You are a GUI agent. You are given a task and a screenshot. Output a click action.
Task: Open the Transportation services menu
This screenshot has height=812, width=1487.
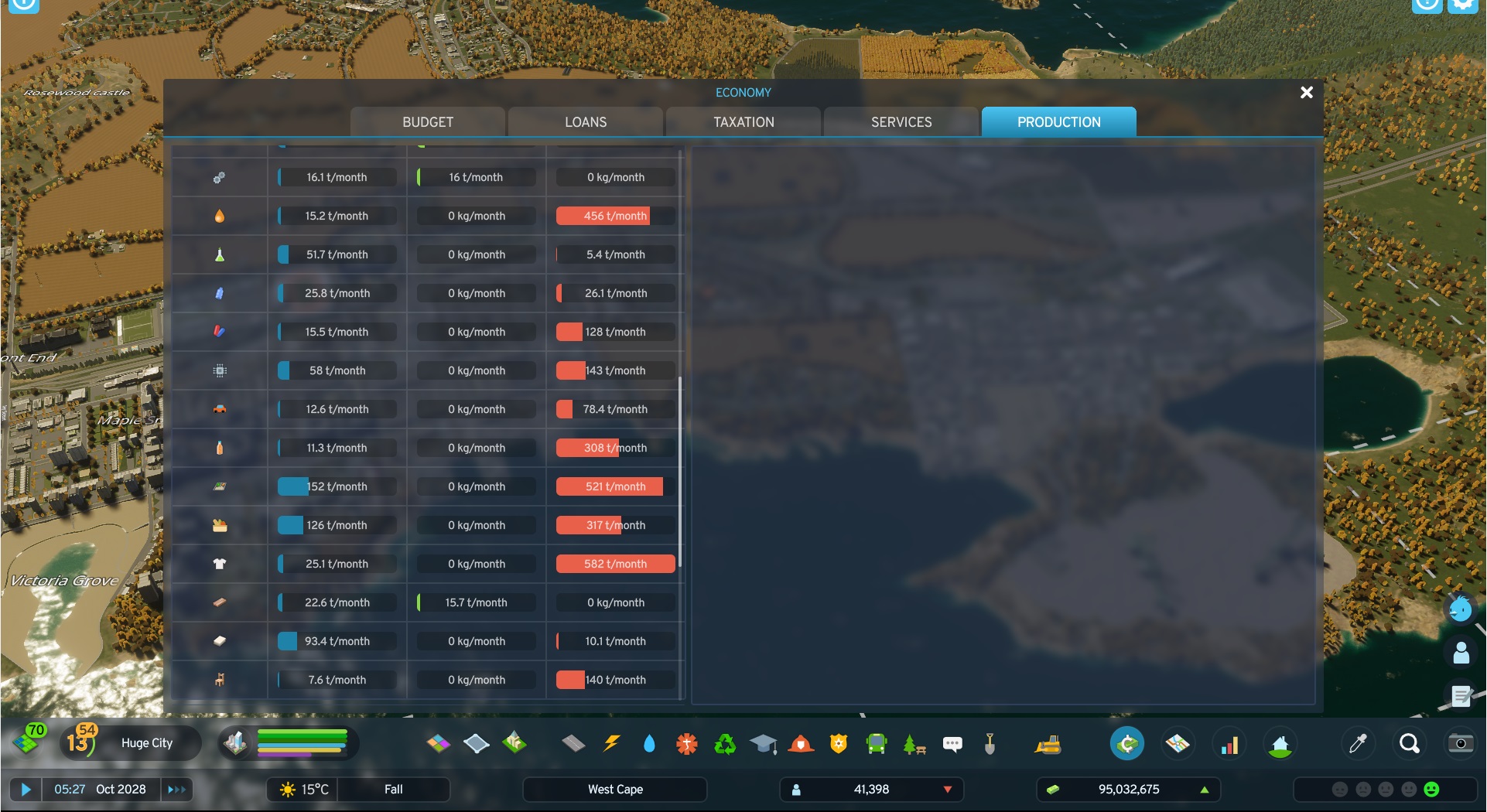875,743
